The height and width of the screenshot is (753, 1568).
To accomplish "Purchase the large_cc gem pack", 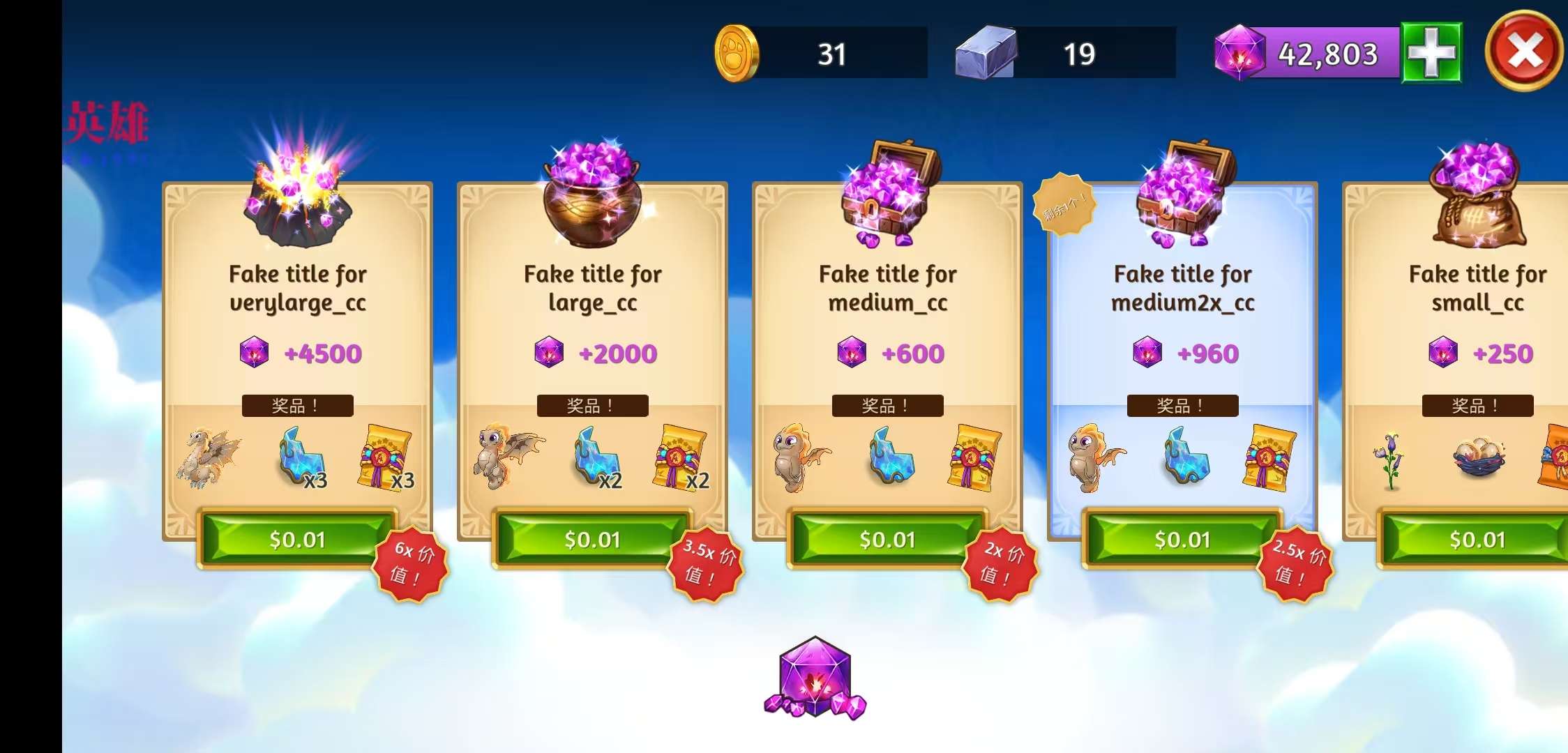I will point(592,540).
